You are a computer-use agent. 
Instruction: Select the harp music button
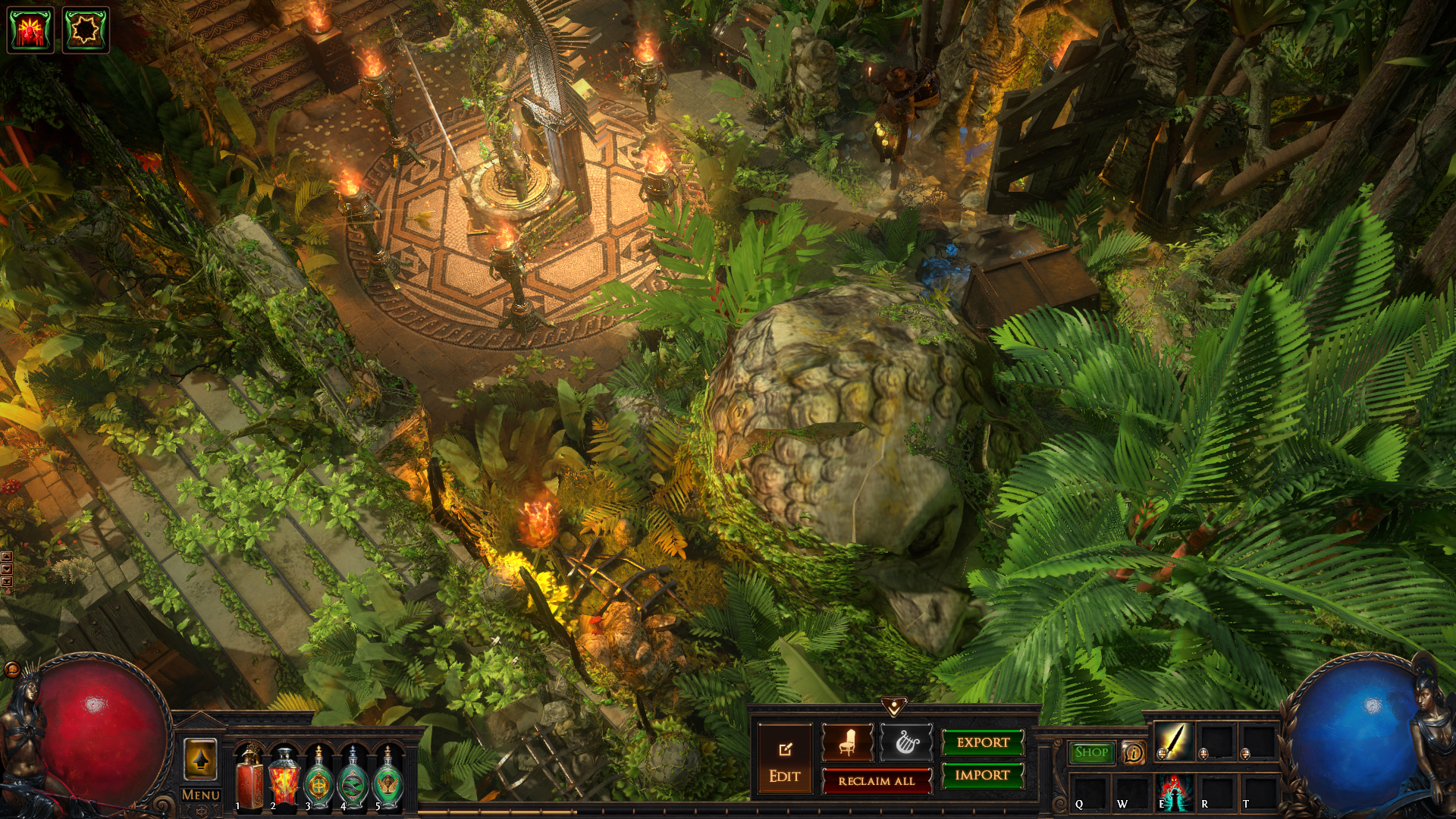pos(905,742)
